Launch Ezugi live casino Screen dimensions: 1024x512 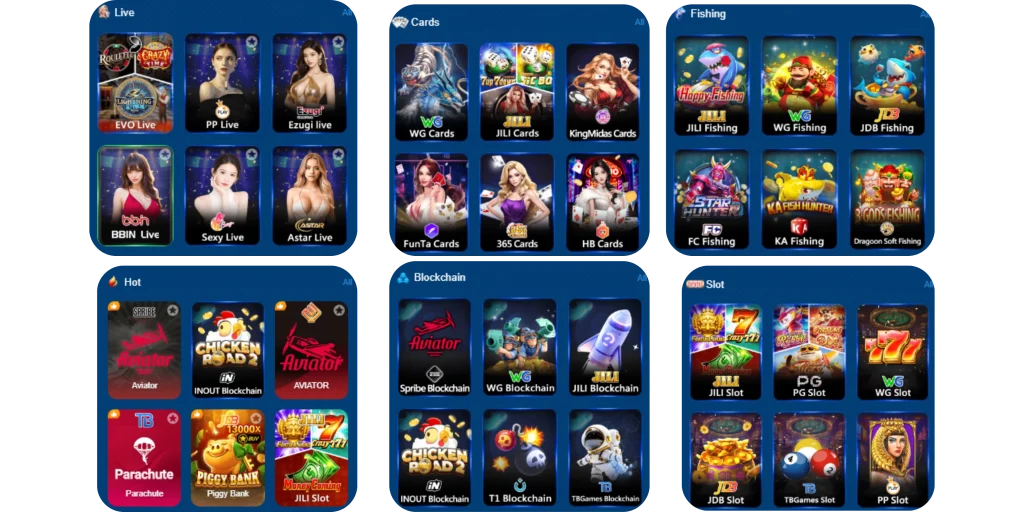pyautogui.click(x=309, y=83)
